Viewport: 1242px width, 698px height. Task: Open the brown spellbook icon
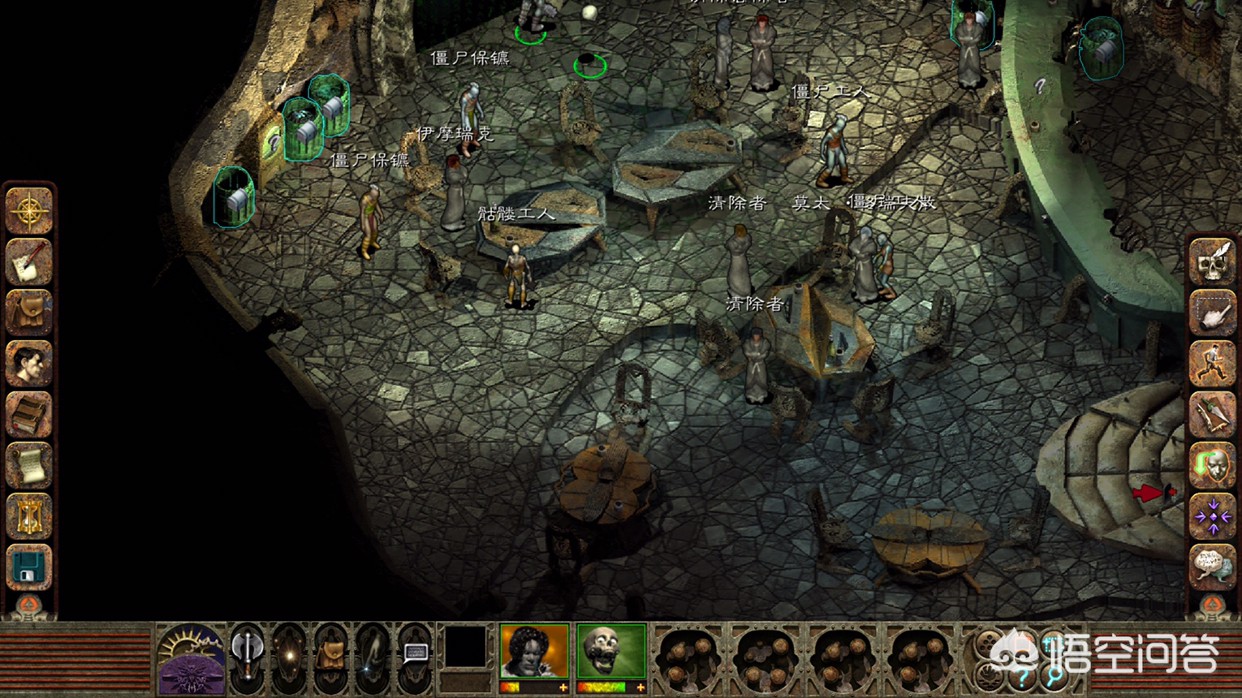click(29, 415)
